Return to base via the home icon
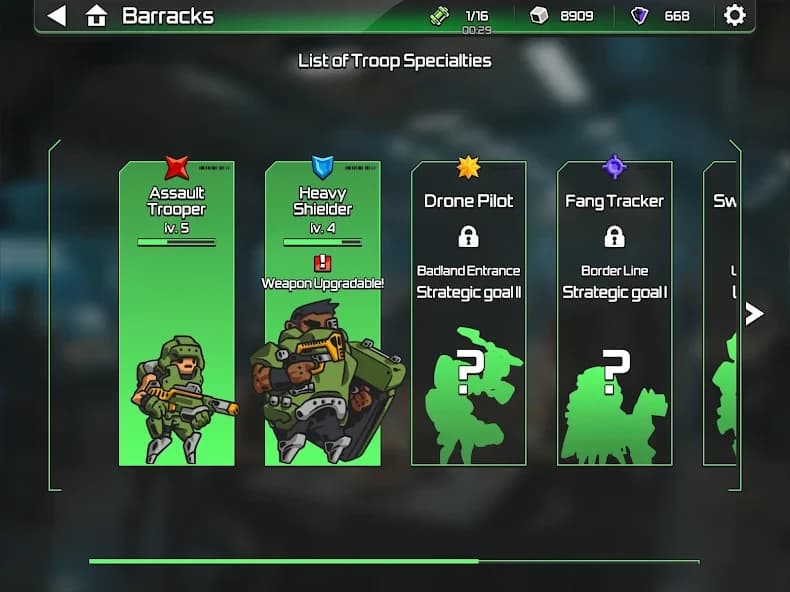The height and width of the screenshot is (592, 790). (96, 16)
